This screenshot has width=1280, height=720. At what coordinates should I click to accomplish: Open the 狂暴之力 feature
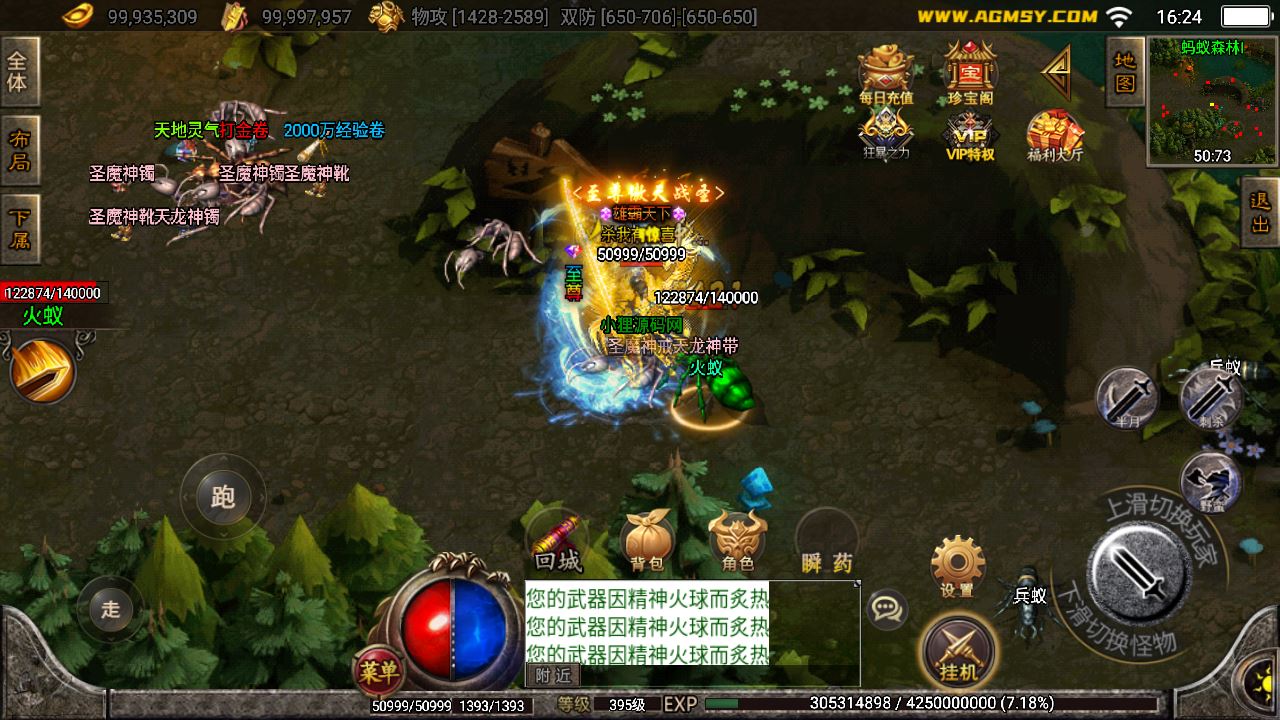pos(886,133)
